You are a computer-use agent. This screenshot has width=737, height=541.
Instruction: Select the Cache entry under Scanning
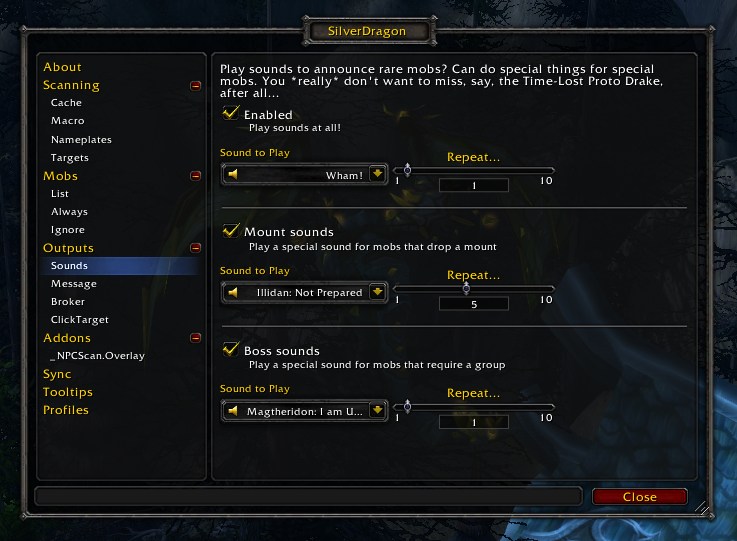pyautogui.click(x=66, y=103)
